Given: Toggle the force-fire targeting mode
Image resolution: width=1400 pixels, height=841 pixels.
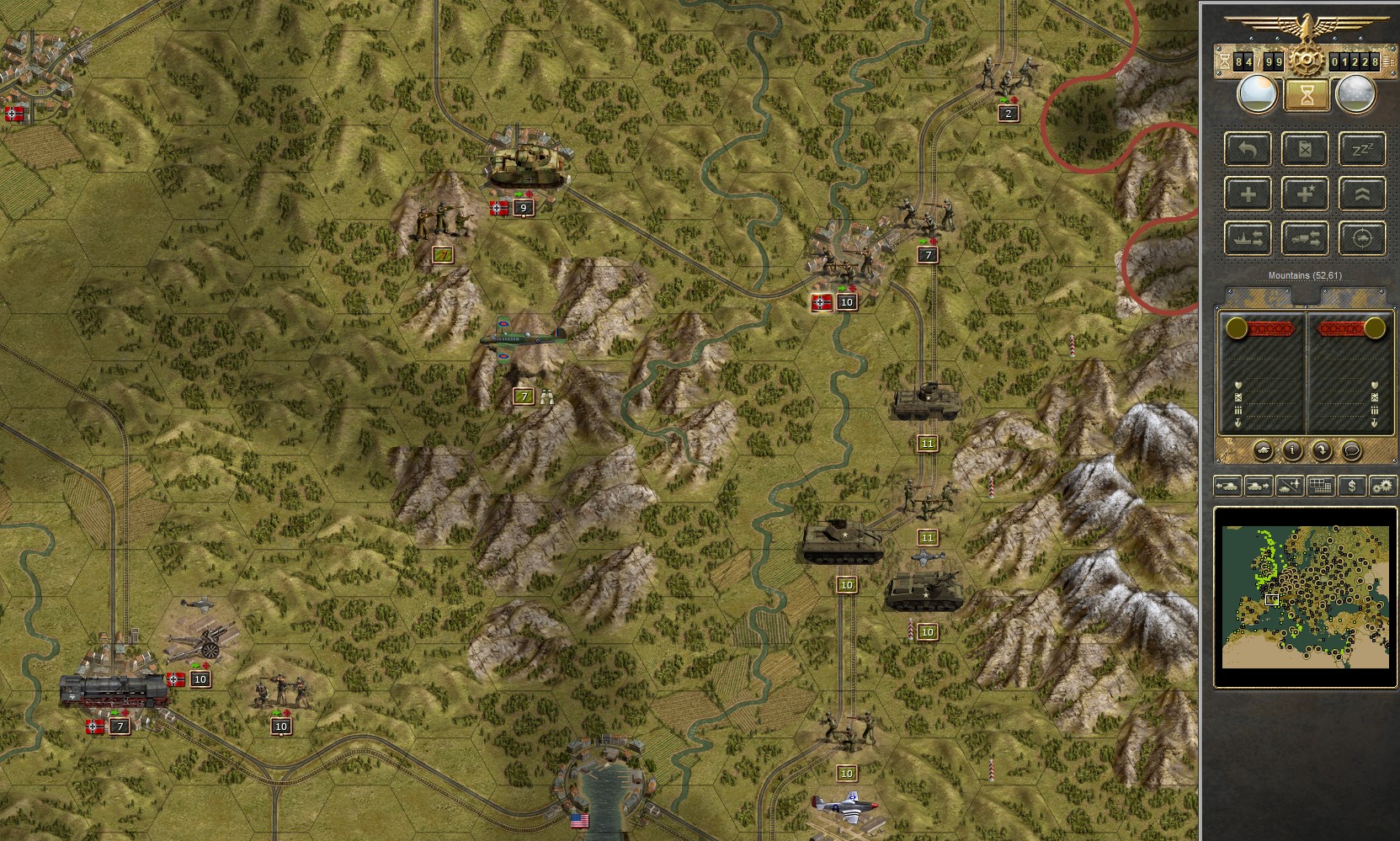Looking at the screenshot, I should pyautogui.click(x=1362, y=238).
